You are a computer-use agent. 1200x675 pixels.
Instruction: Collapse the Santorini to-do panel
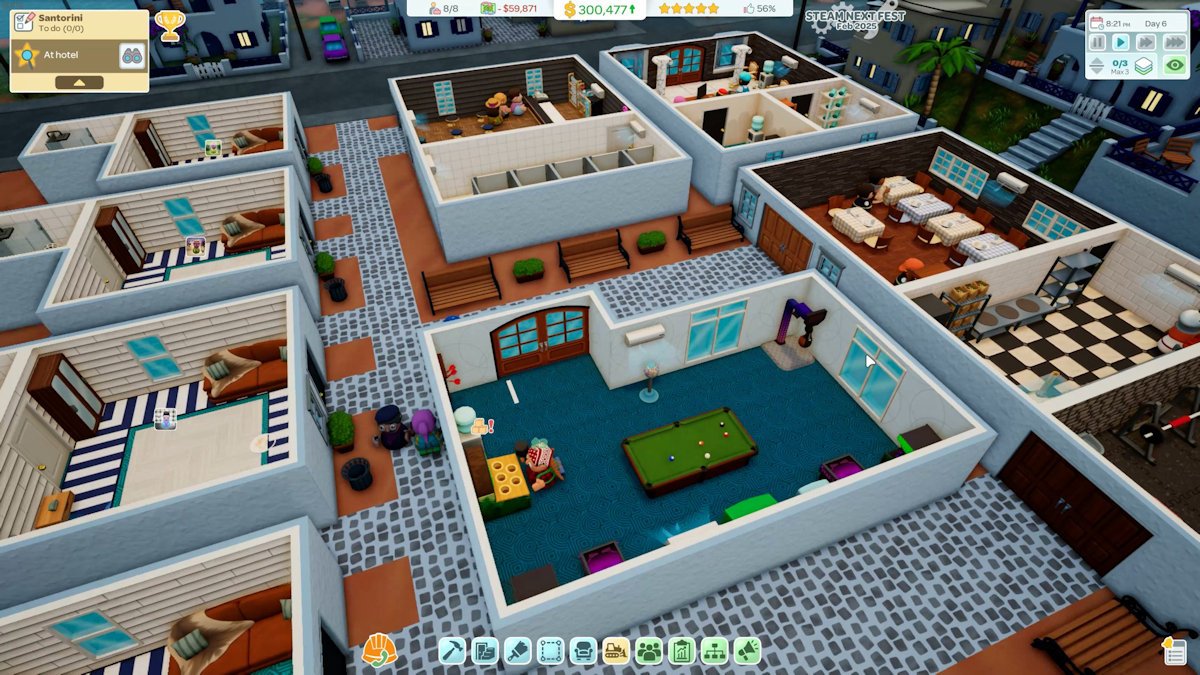[78, 82]
